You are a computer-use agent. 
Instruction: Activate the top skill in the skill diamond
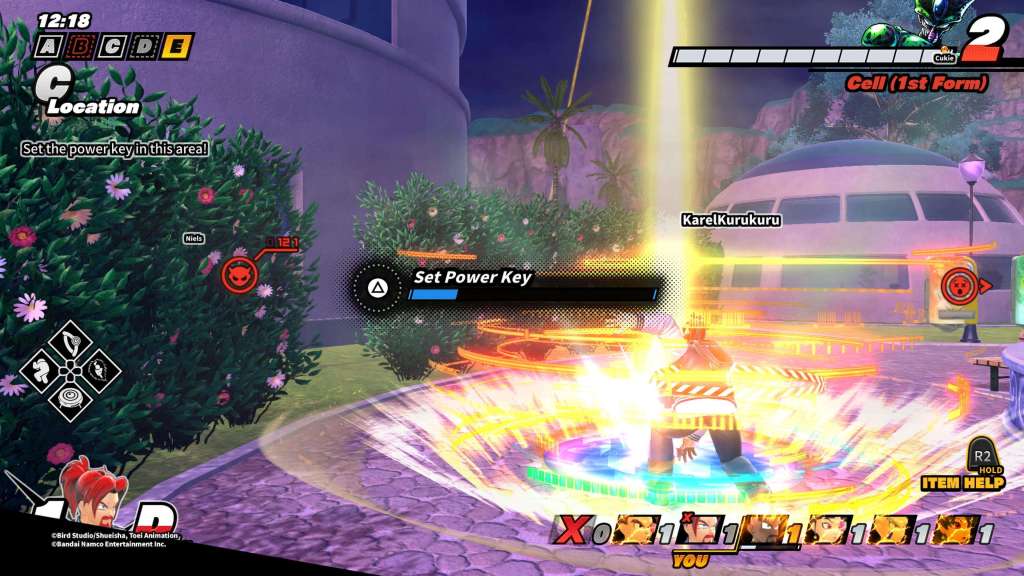pyautogui.click(x=70, y=343)
